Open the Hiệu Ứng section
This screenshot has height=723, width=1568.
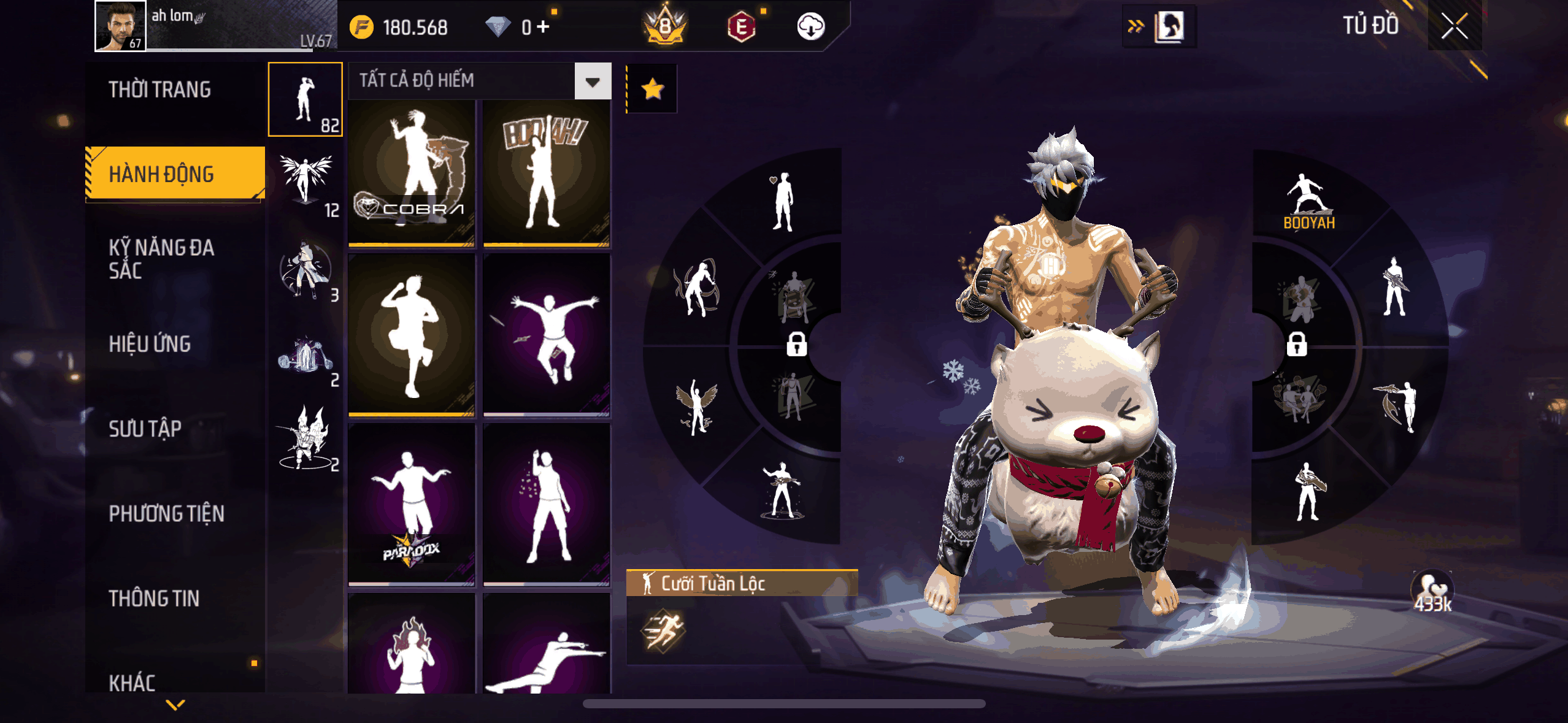point(150,344)
